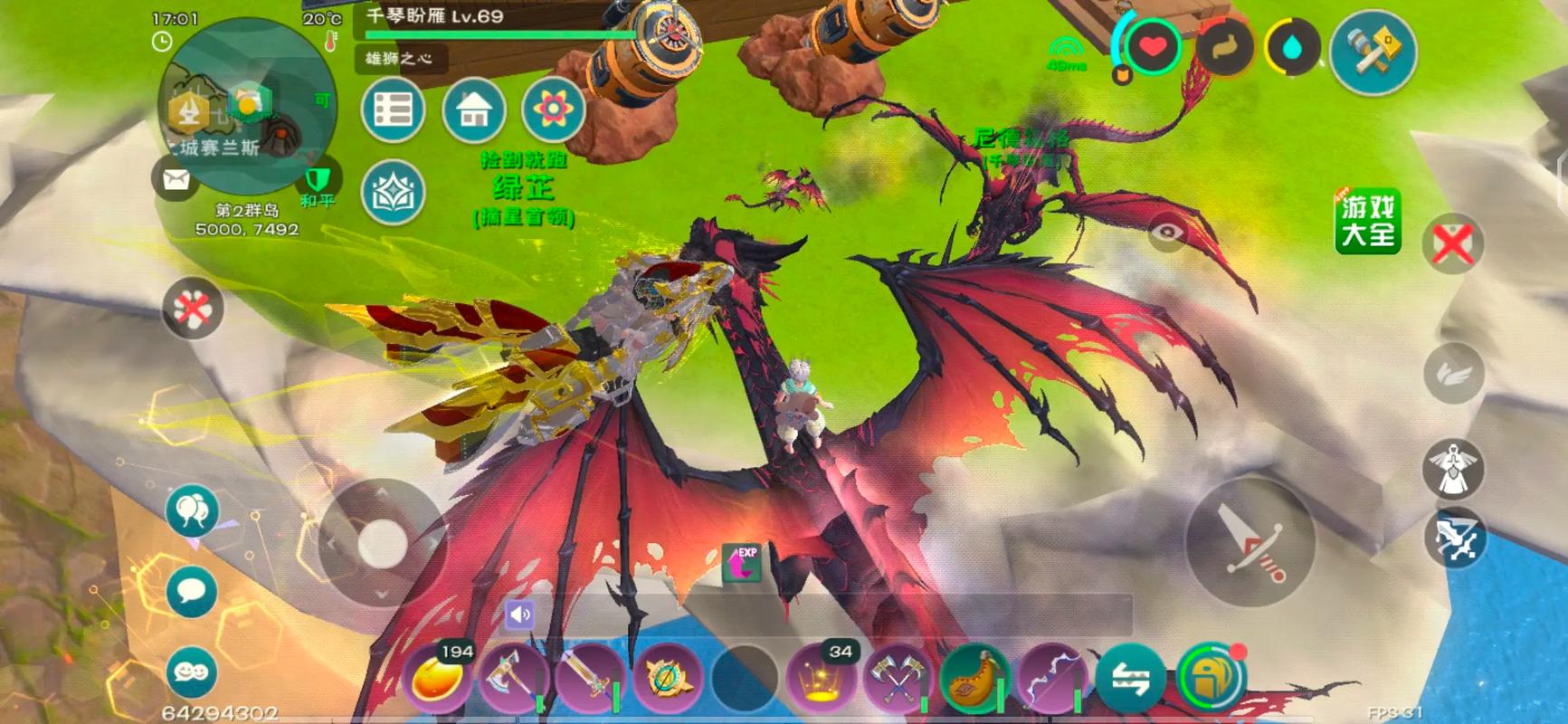Open the list menu button

click(x=394, y=110)
